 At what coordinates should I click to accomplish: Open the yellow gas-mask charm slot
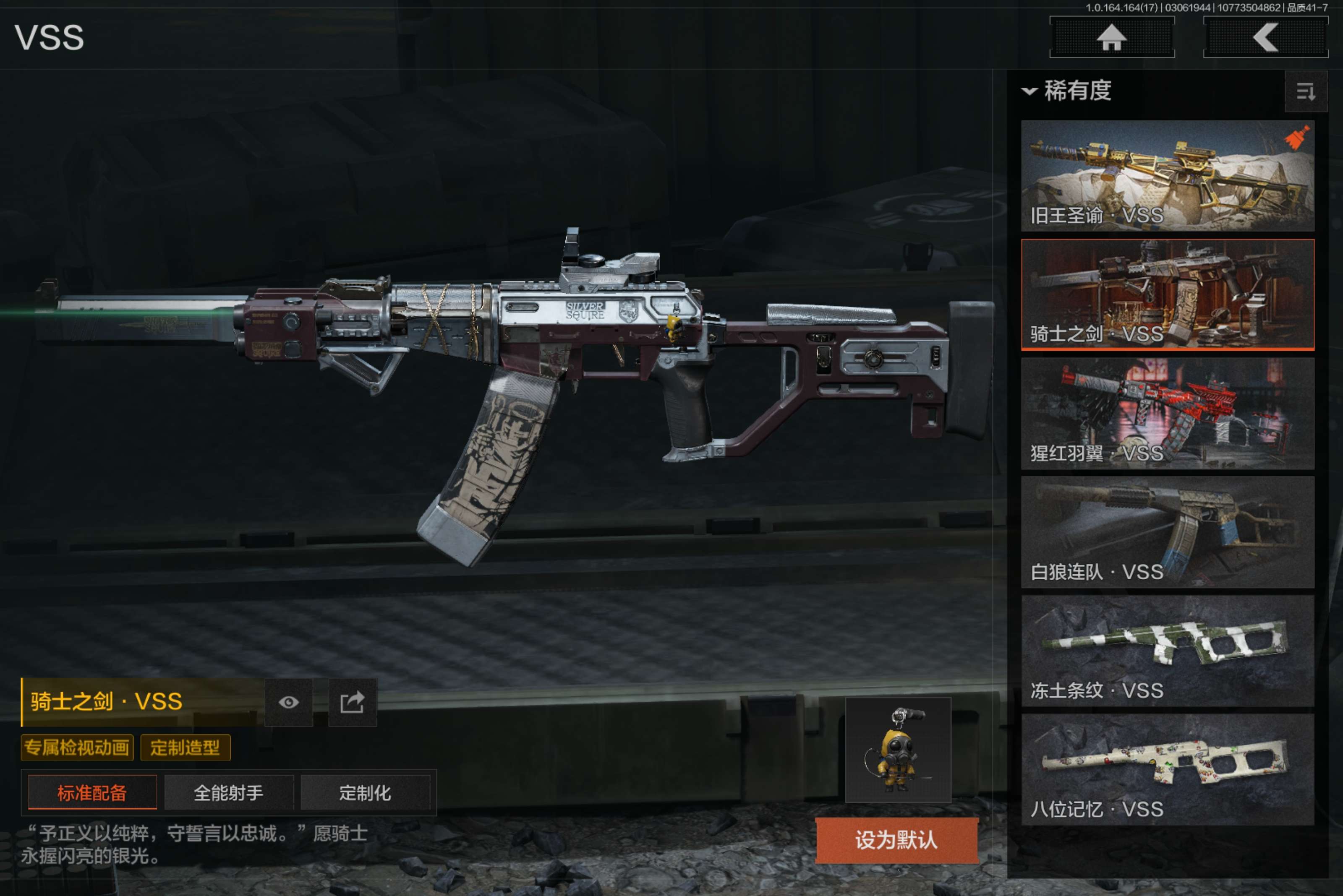[898, 750]
